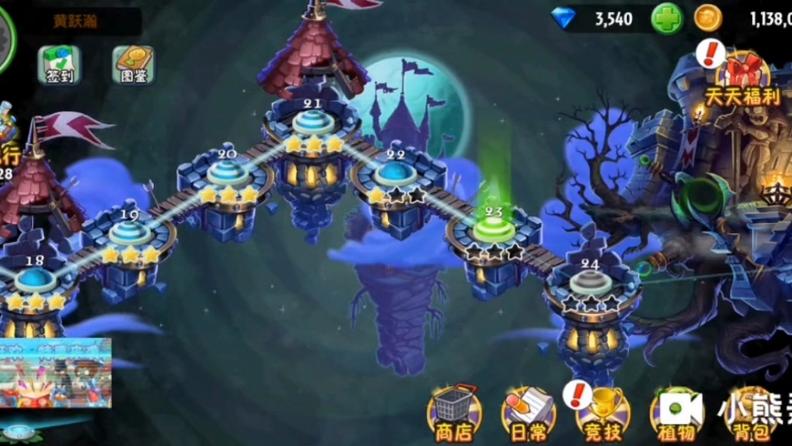Select level 22 node

[x=395, y=174]
